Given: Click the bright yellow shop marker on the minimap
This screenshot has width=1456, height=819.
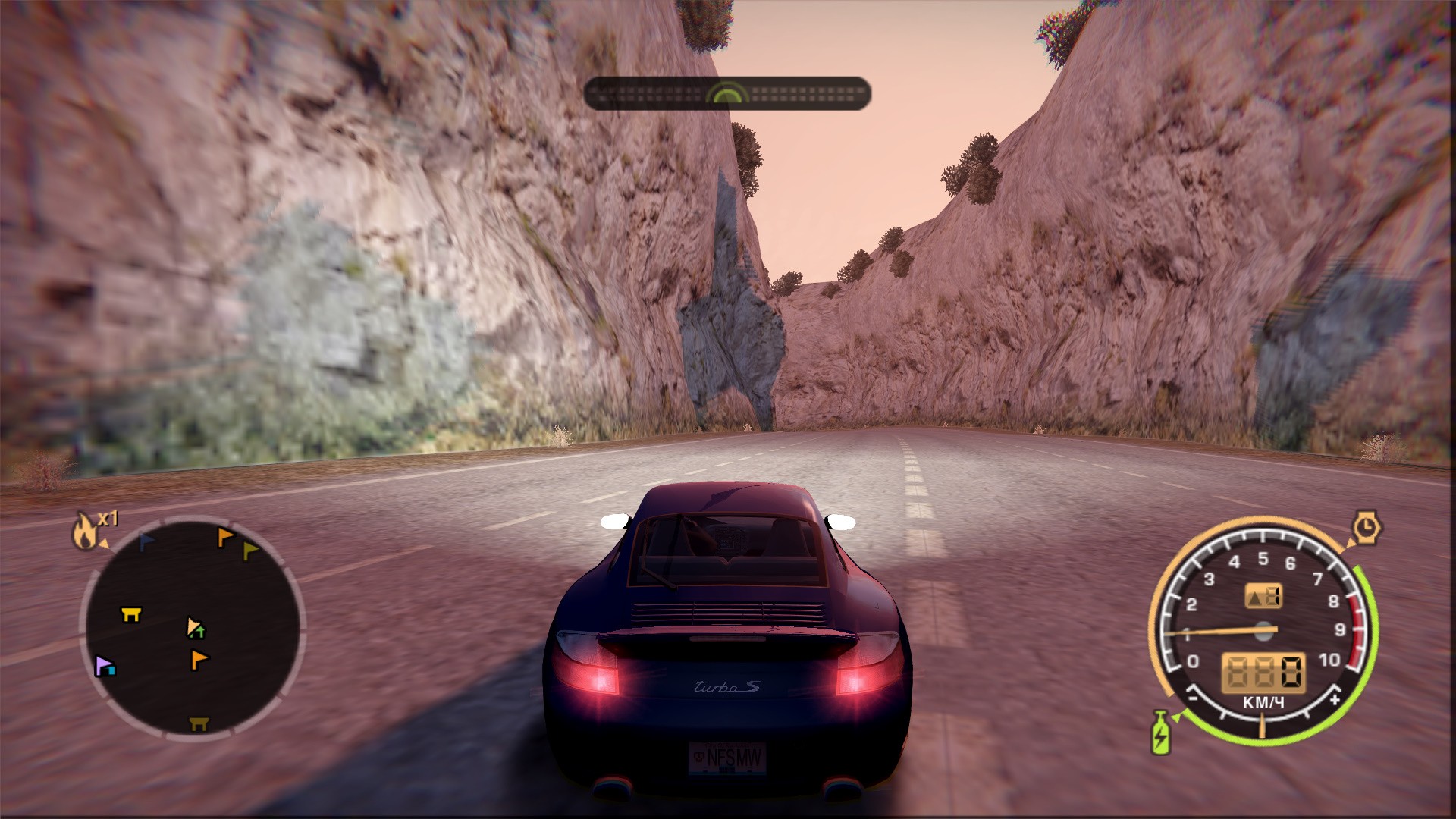Looking at the screenshot, I should [131, 613].
